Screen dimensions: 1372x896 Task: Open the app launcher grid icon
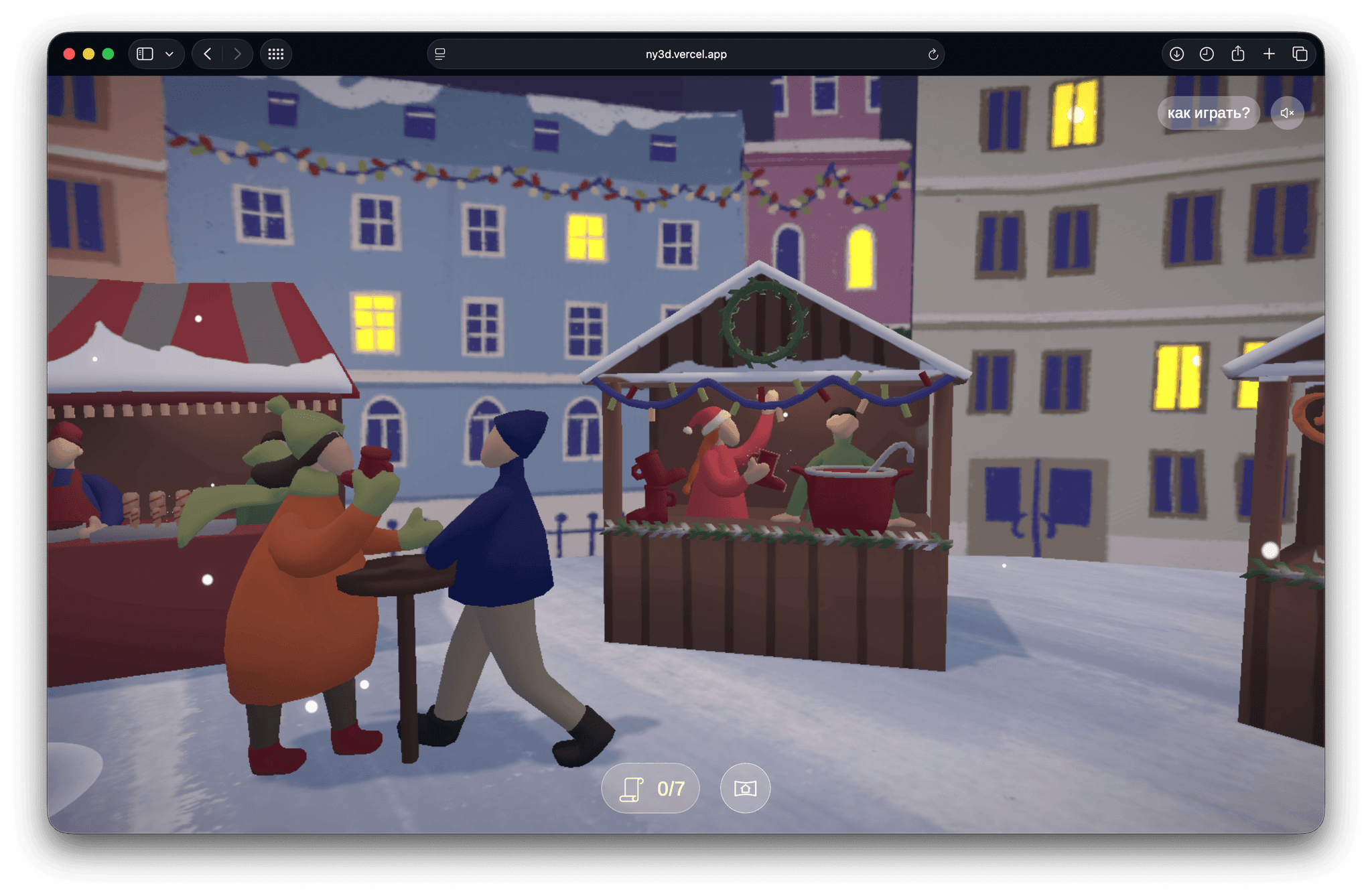pos(275,54)
